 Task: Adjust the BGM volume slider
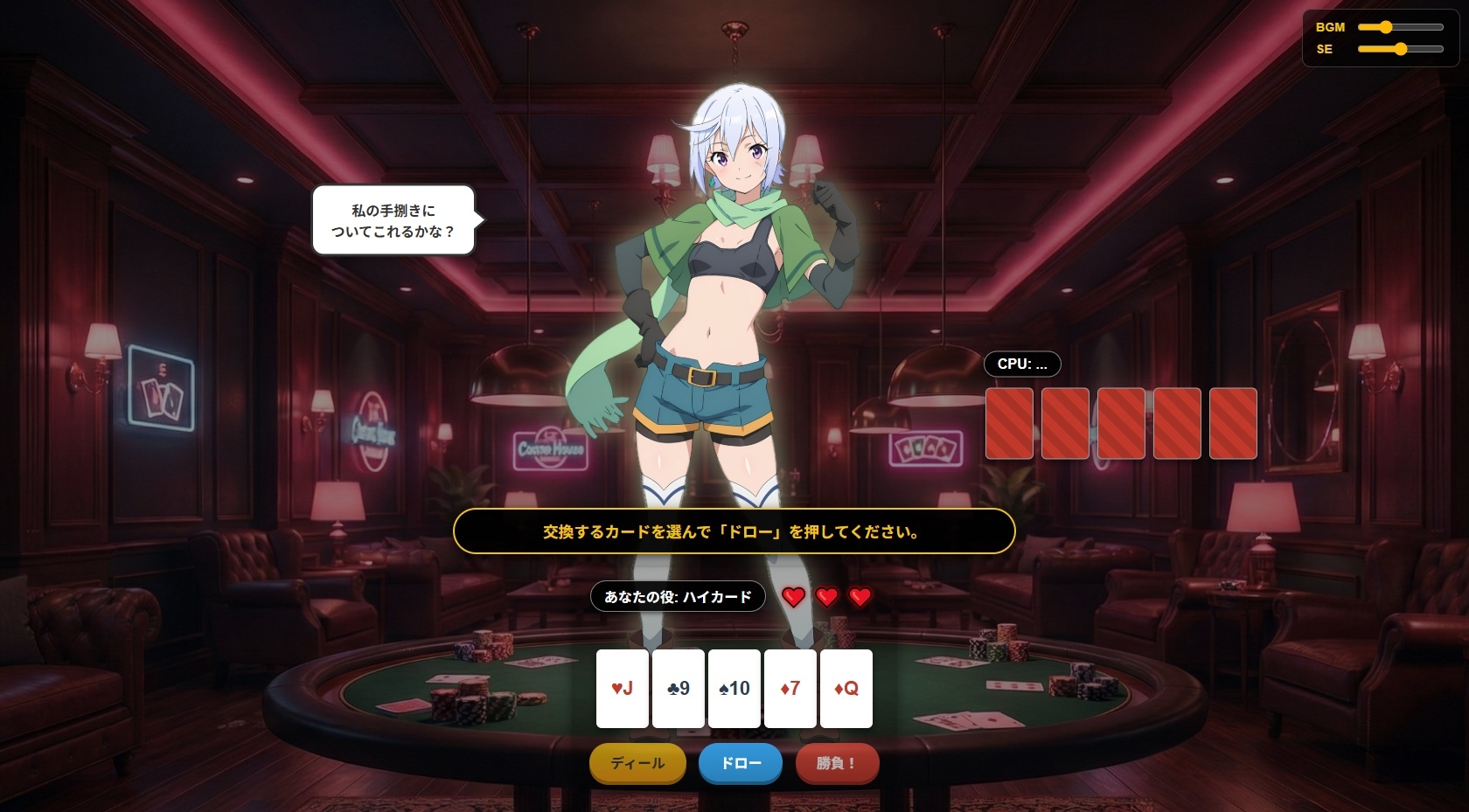[x=1400, y=27]
